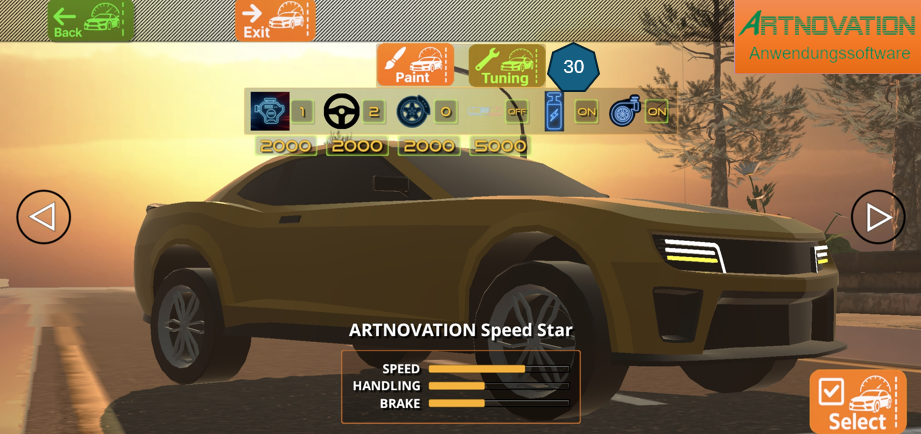Screen dimensions: 921x434
Task: Click the orange Exit button
Action: [275, 20]
